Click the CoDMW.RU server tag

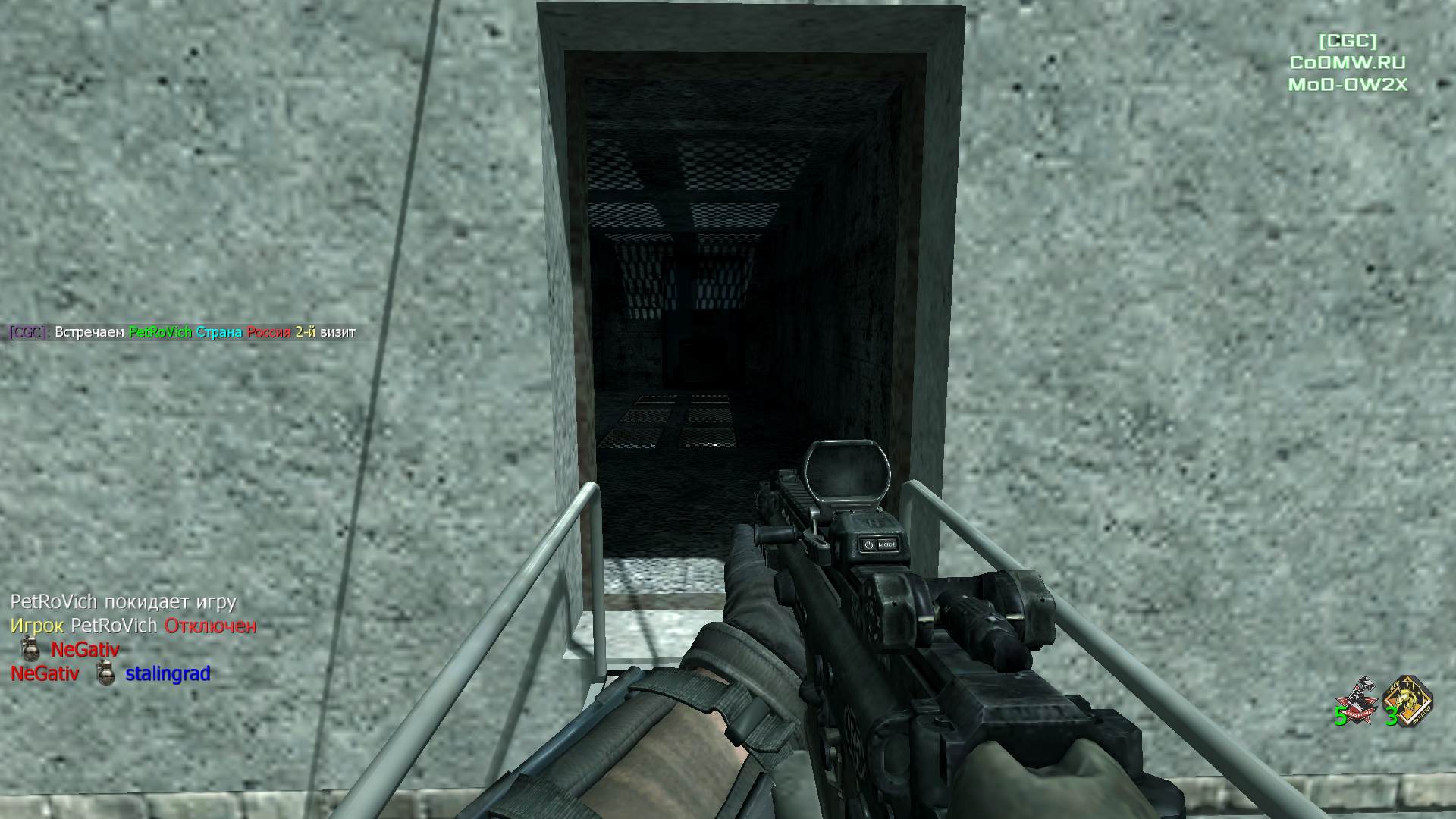tap(1348, 63)
